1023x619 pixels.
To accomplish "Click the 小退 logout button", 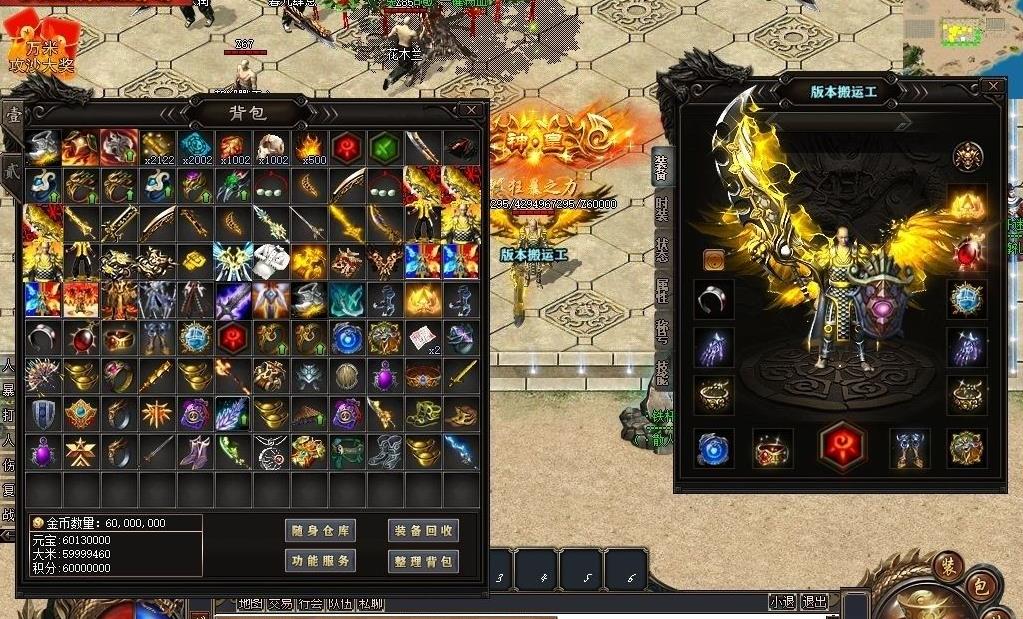I will click(783, 602).
